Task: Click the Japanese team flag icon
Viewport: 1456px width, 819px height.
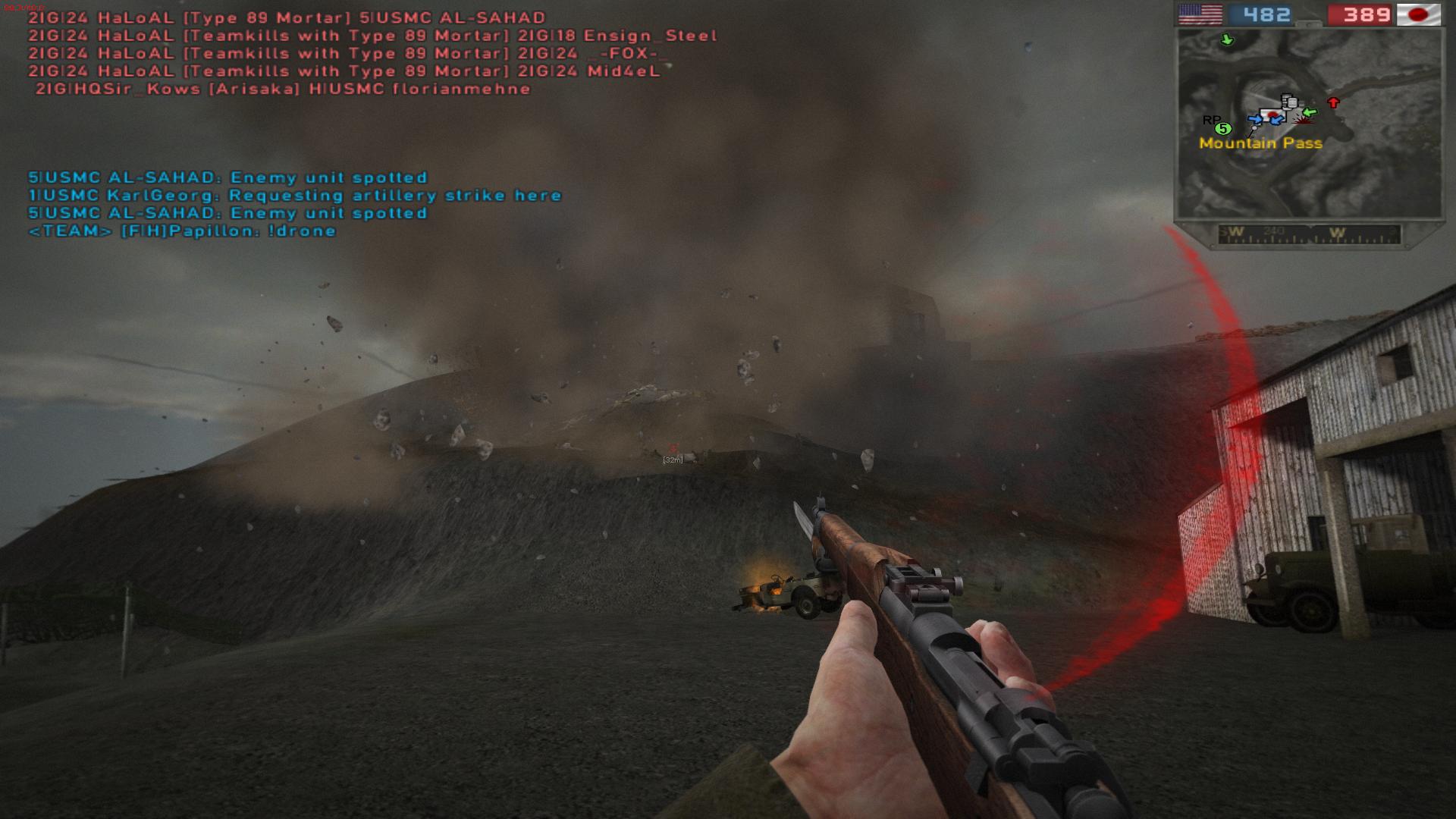Action: (1418, 14)
